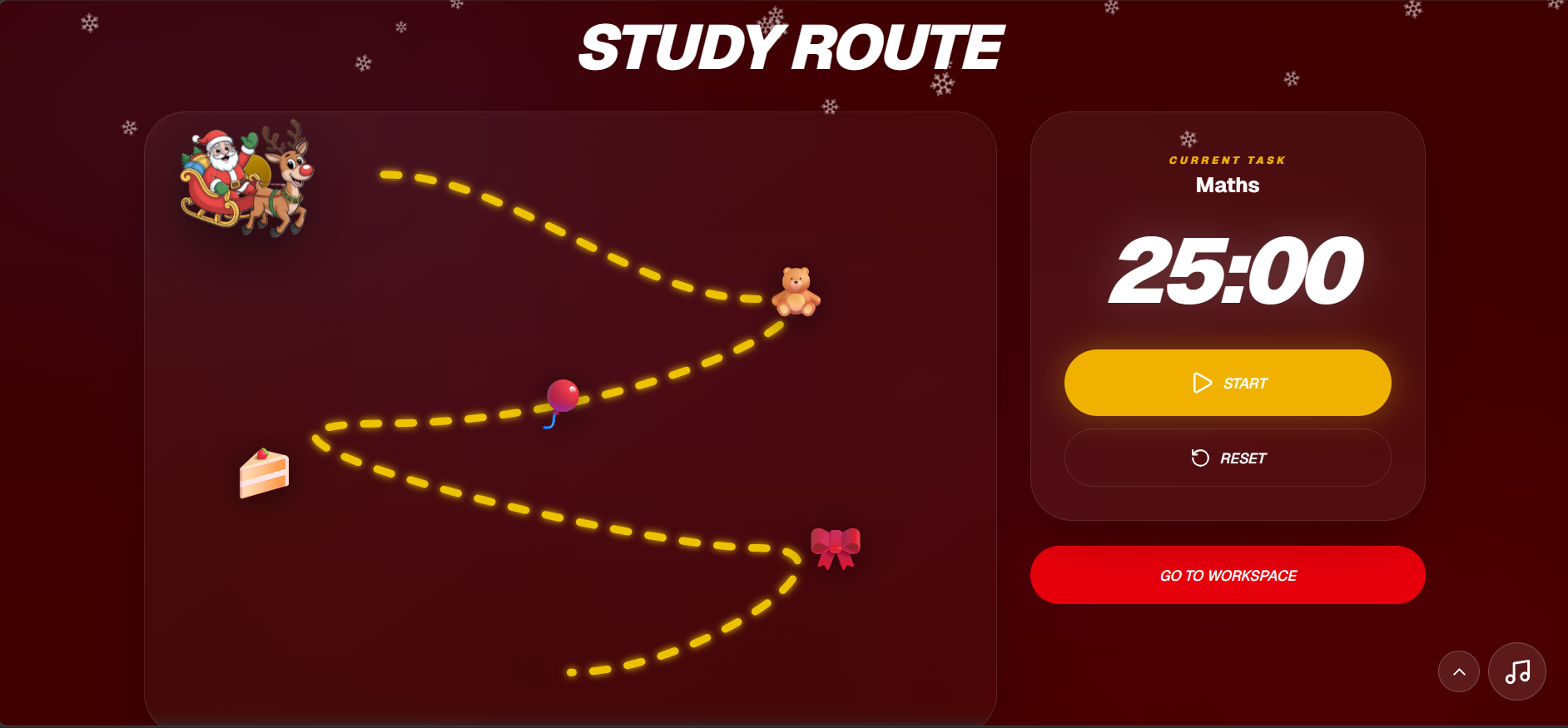1568x728 pixels.
Task: Reset the study timer
Action: [1228, 458]
